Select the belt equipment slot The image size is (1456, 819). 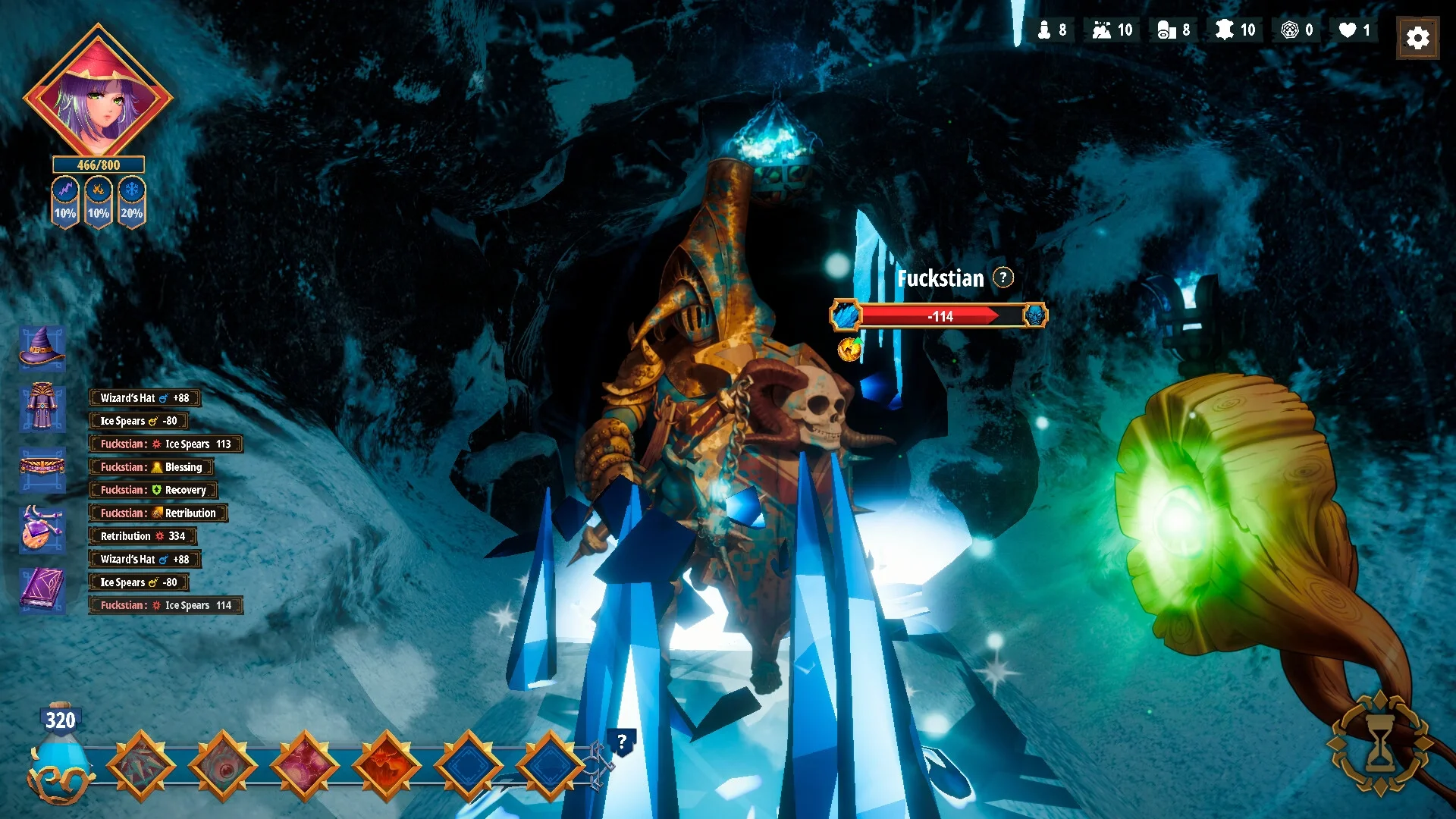click(x=42, y=466)
